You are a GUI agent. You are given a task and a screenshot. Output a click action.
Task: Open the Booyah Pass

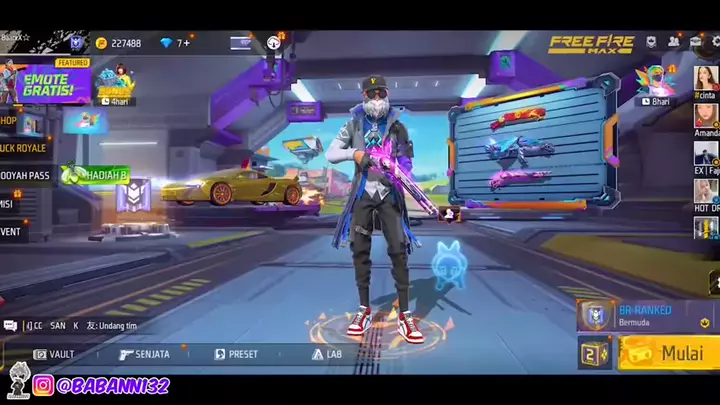coord(25,176)
